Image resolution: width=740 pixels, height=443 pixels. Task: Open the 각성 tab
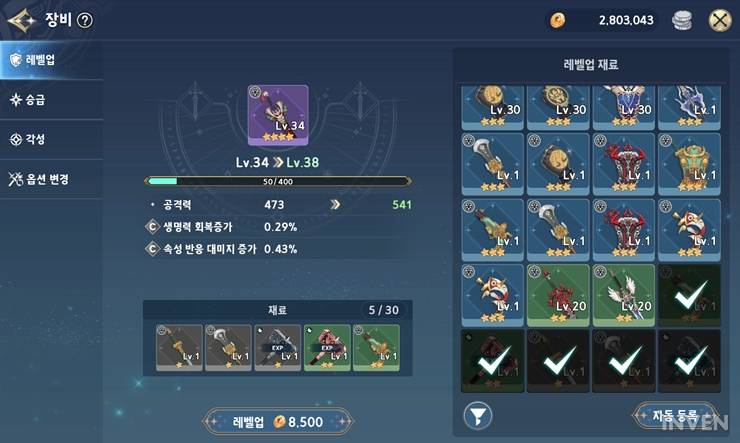50,140
